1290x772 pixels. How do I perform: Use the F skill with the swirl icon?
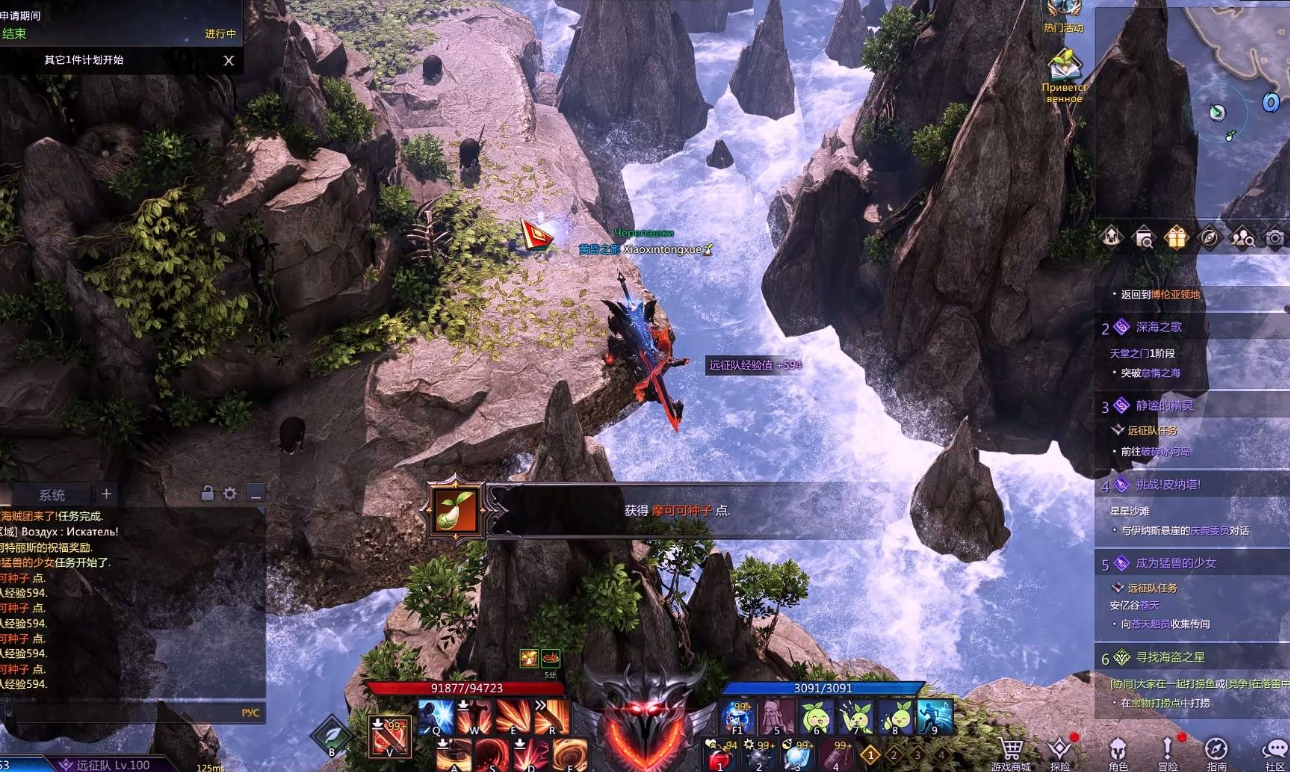pos(571,754)
